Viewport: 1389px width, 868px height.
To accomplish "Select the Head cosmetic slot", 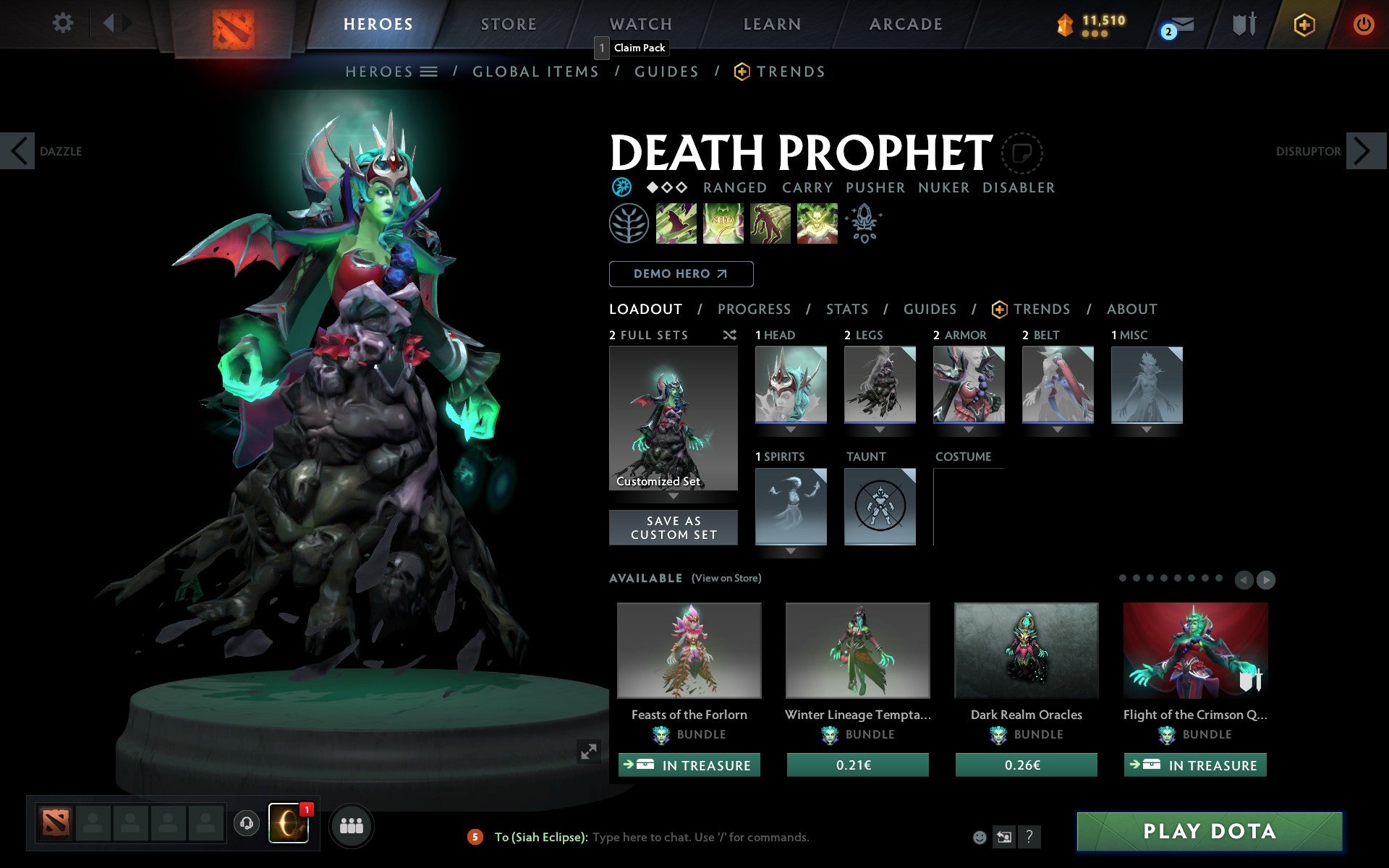I will click(791, 385).
